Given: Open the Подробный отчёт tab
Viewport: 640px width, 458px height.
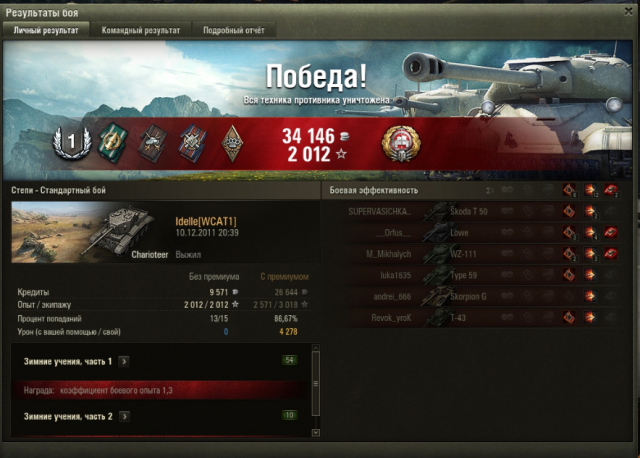Looking at the screenshot, I should point(234,31).
